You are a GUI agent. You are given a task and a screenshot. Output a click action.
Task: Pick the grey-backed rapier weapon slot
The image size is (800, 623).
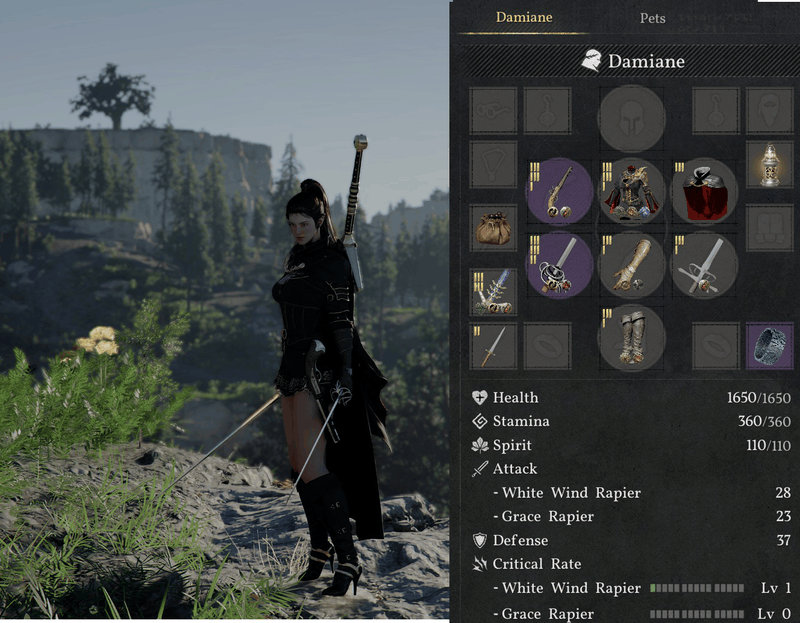(704, 265)
